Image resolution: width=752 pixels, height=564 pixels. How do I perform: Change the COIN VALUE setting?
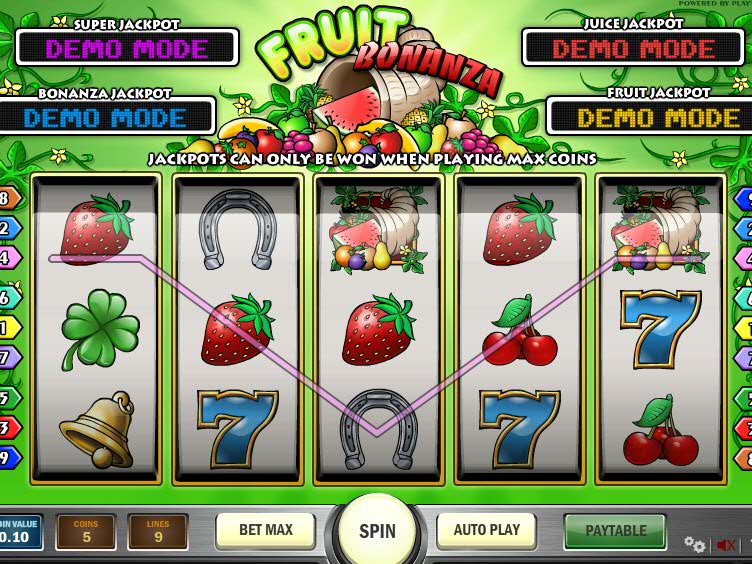tap(20, 532)
